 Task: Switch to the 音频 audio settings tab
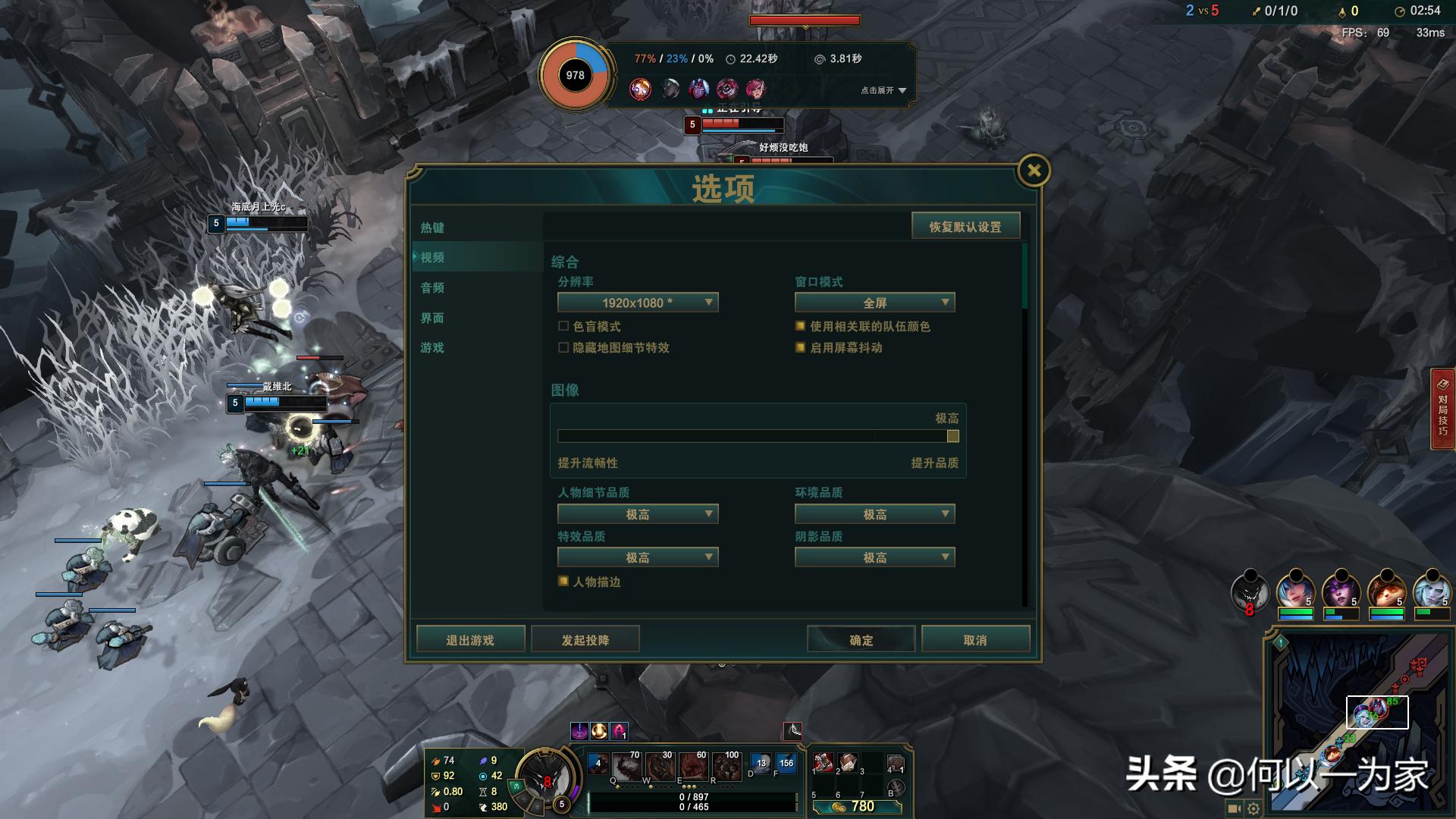point(432,287)
